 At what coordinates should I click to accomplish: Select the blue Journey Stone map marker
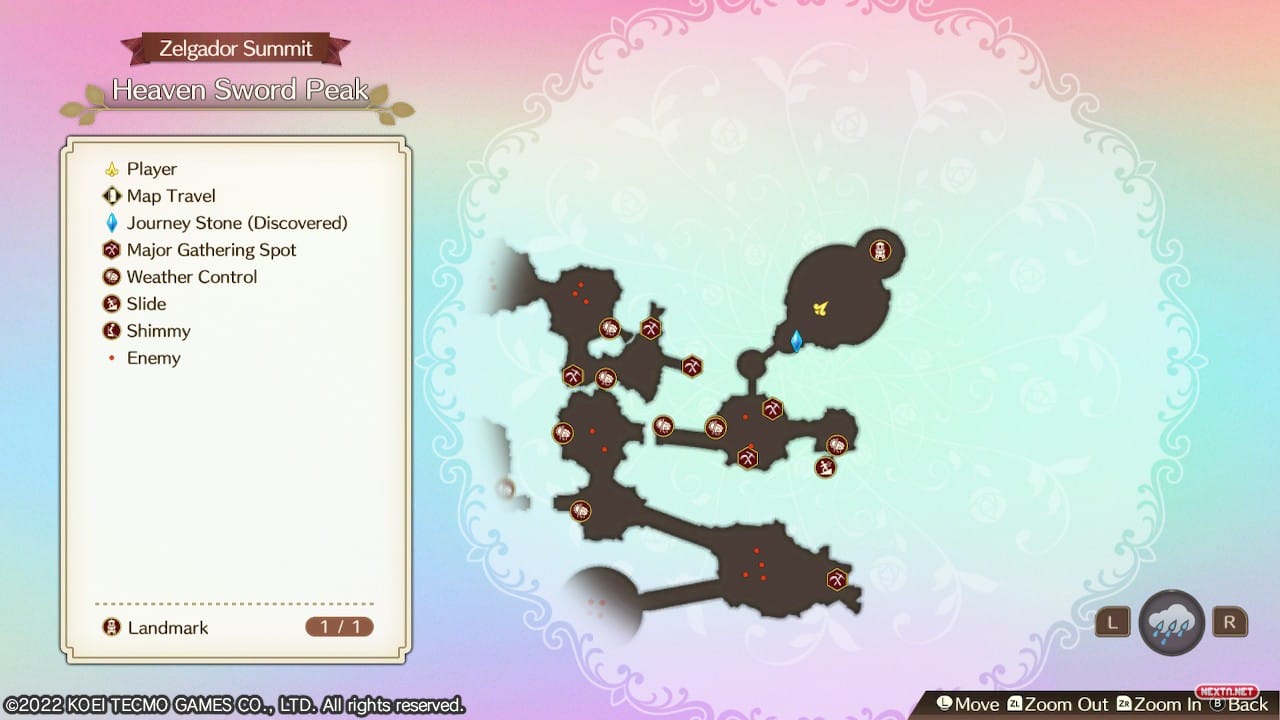point(797,341)
